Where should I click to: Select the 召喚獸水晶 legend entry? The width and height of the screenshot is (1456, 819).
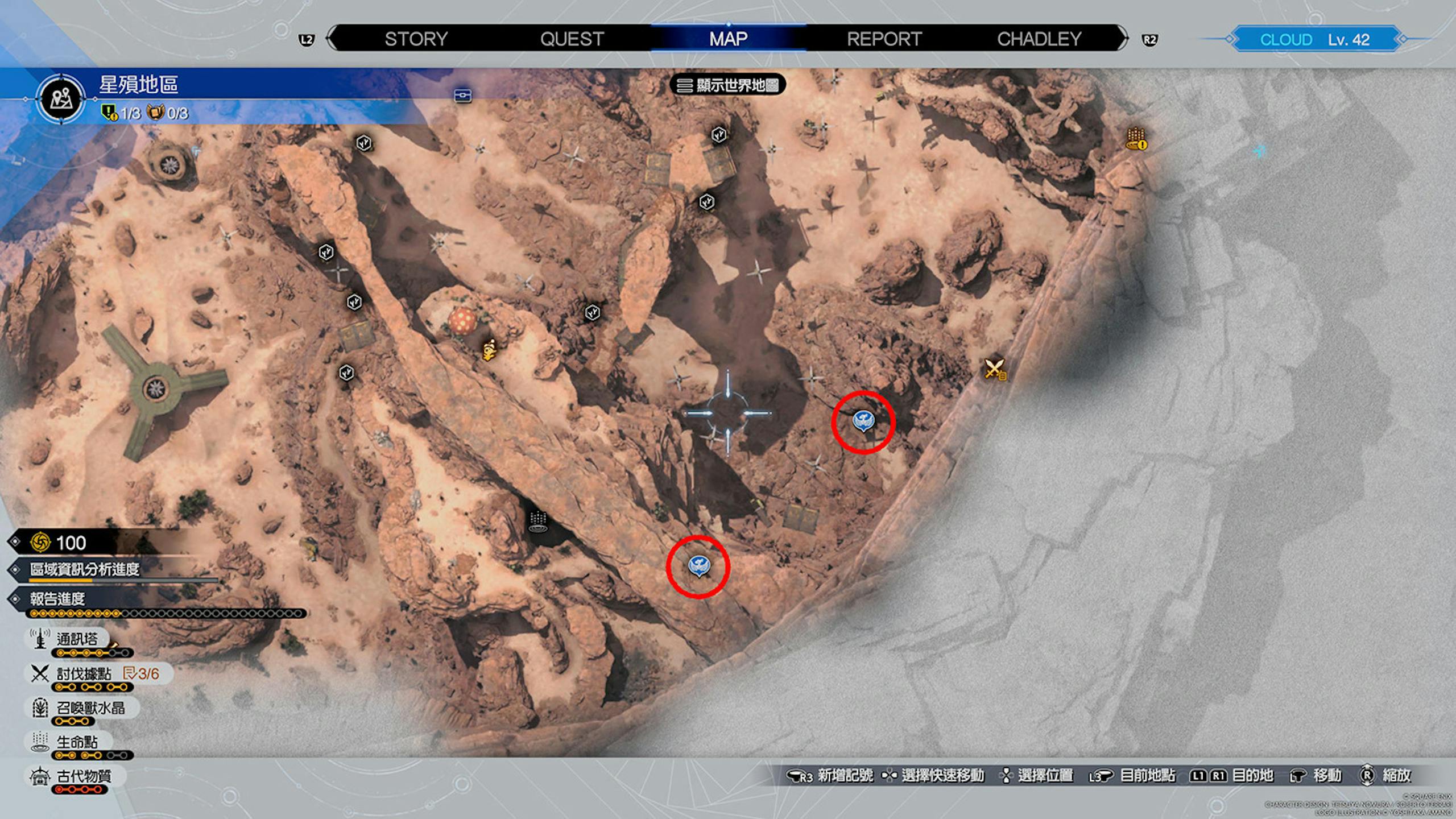click(x=90, y=708)
